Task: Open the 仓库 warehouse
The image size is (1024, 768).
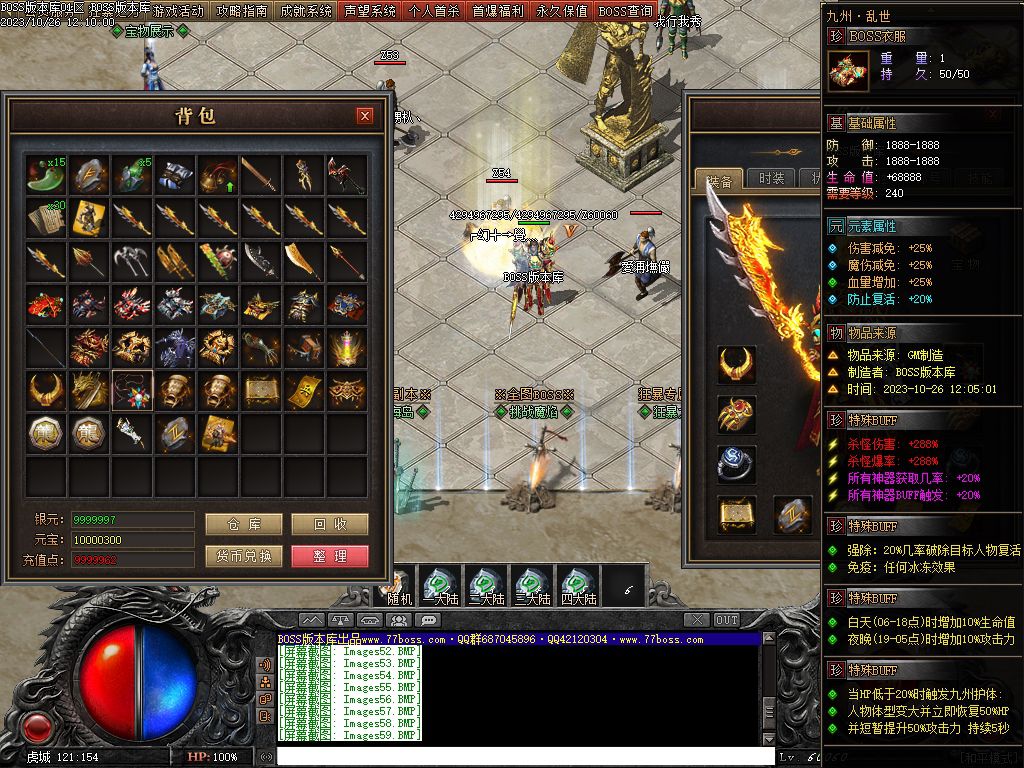Action: click(243, 524)
